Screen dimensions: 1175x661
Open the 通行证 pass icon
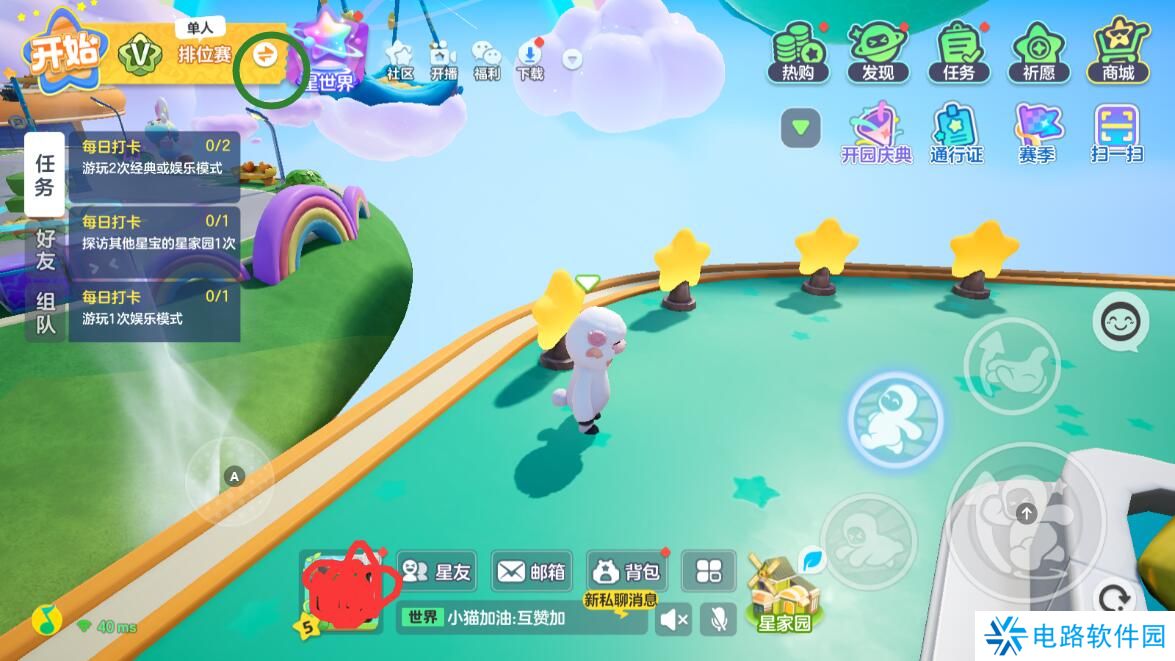956,134
